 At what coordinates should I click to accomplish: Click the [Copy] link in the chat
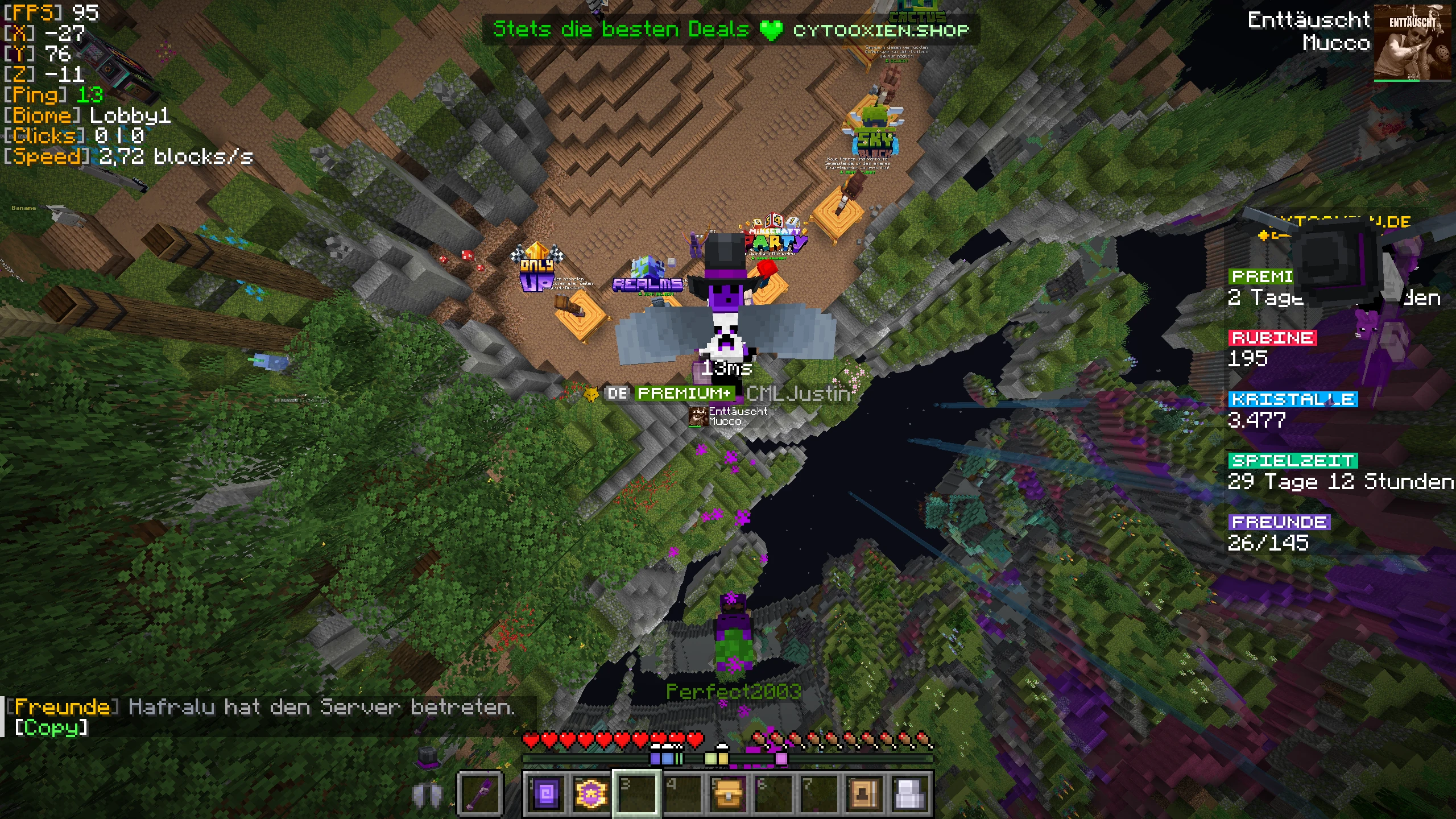(50, 727)
